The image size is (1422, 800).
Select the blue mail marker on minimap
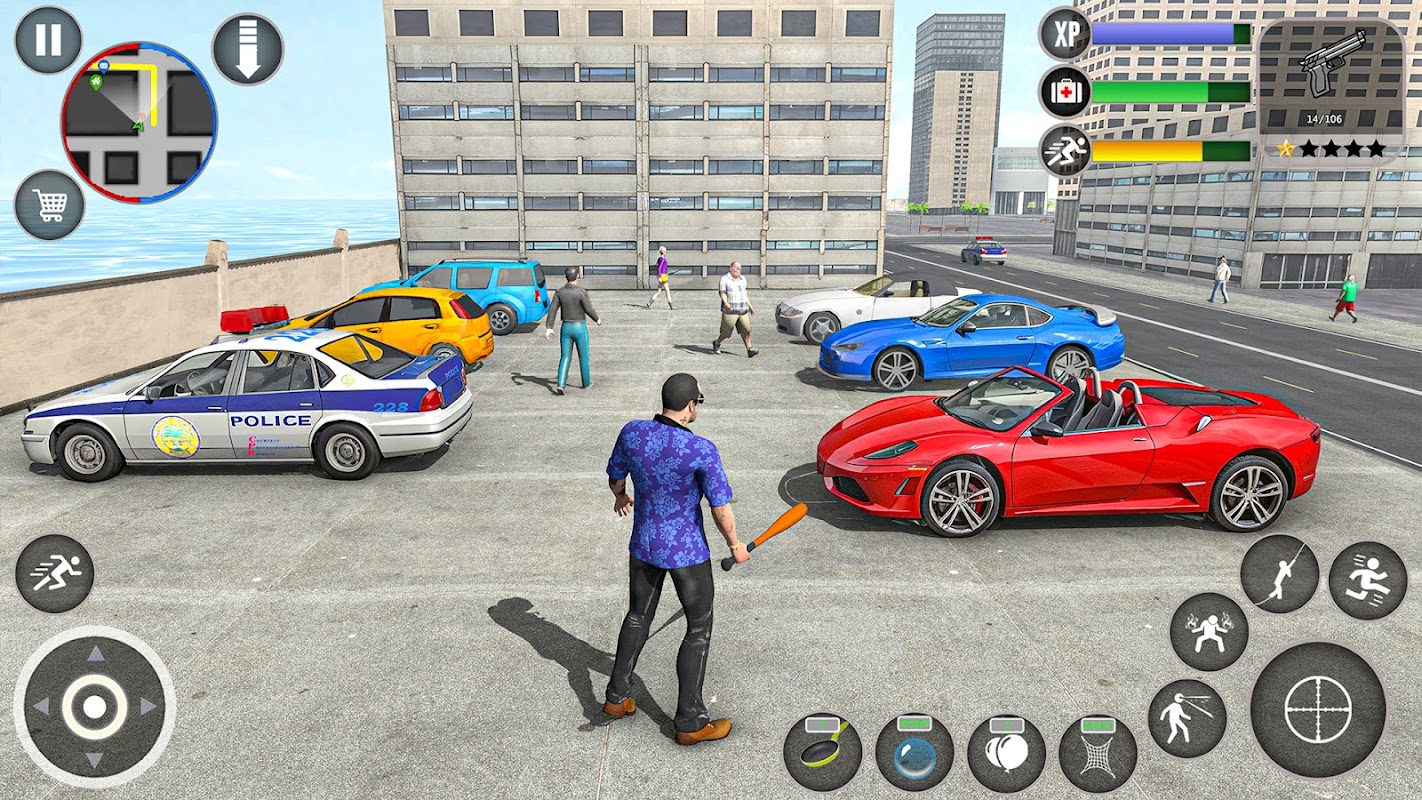pyautogui.click(x=103, y=67)
